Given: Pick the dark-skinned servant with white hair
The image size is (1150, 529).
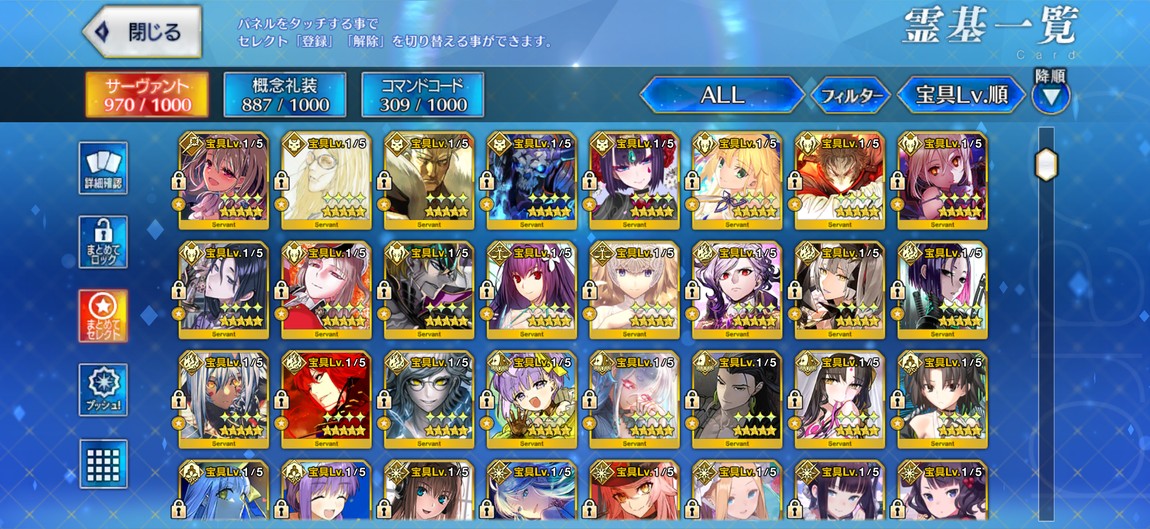Looking at the screenshot, I should (x=223, y=396).
